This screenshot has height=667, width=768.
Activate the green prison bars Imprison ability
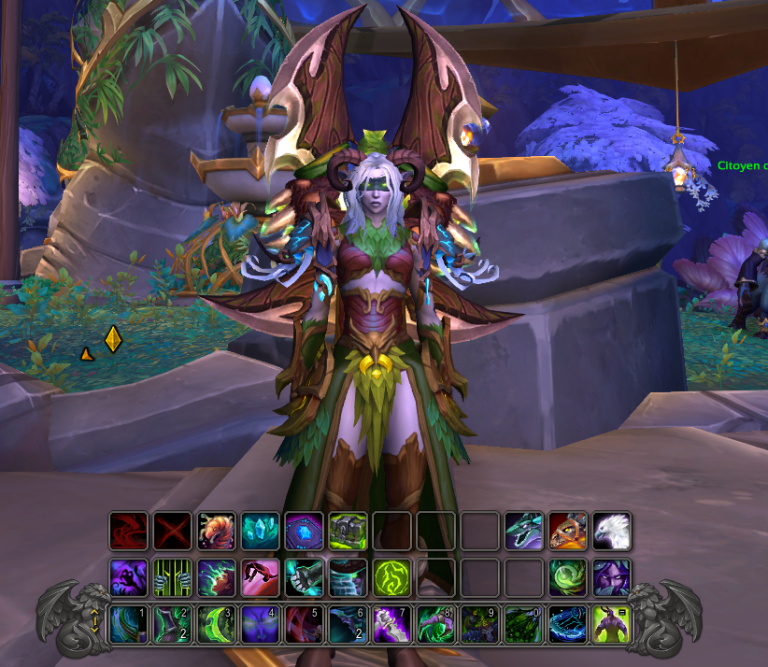172,577
